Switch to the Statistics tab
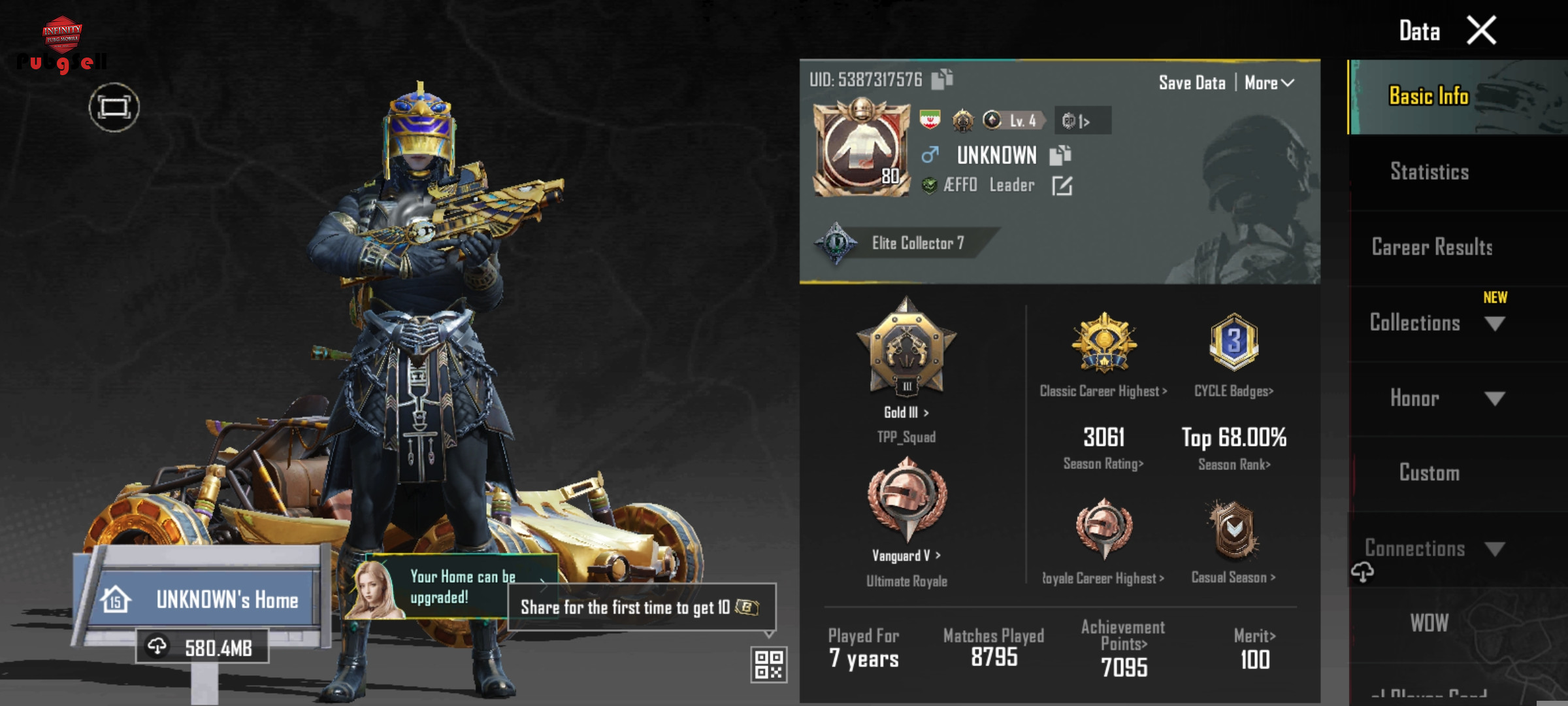Image resolution: width=1568 pixels, height=706 pixels. tap(1429, 172)
